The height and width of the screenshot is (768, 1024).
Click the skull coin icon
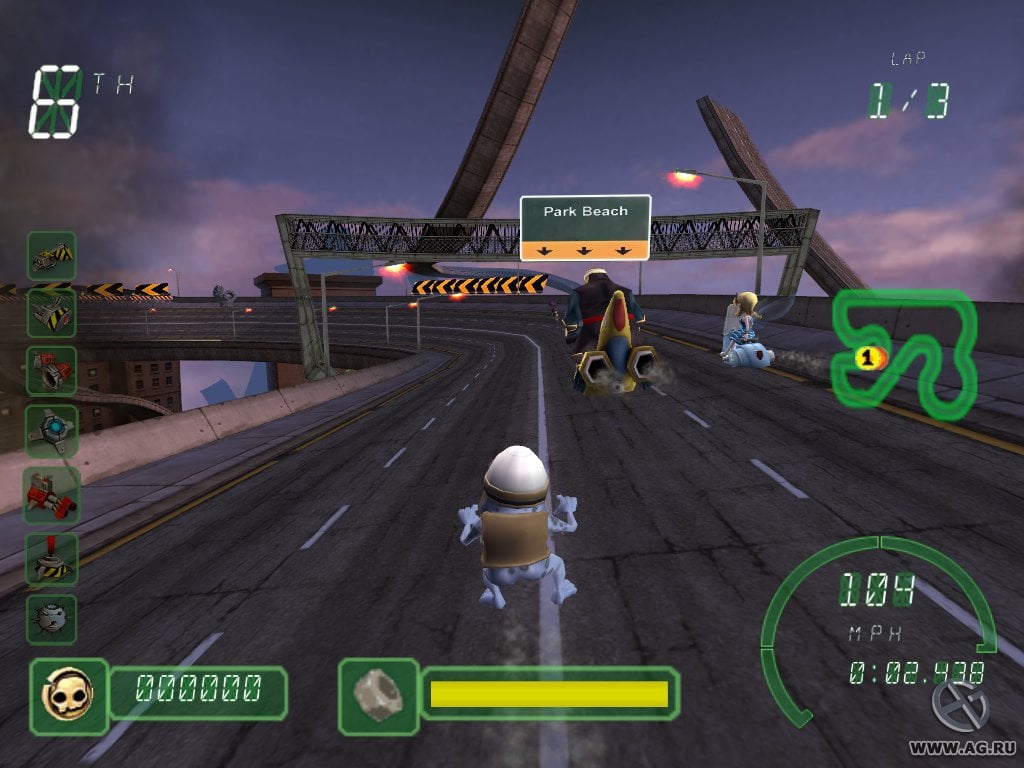(68, 688)
